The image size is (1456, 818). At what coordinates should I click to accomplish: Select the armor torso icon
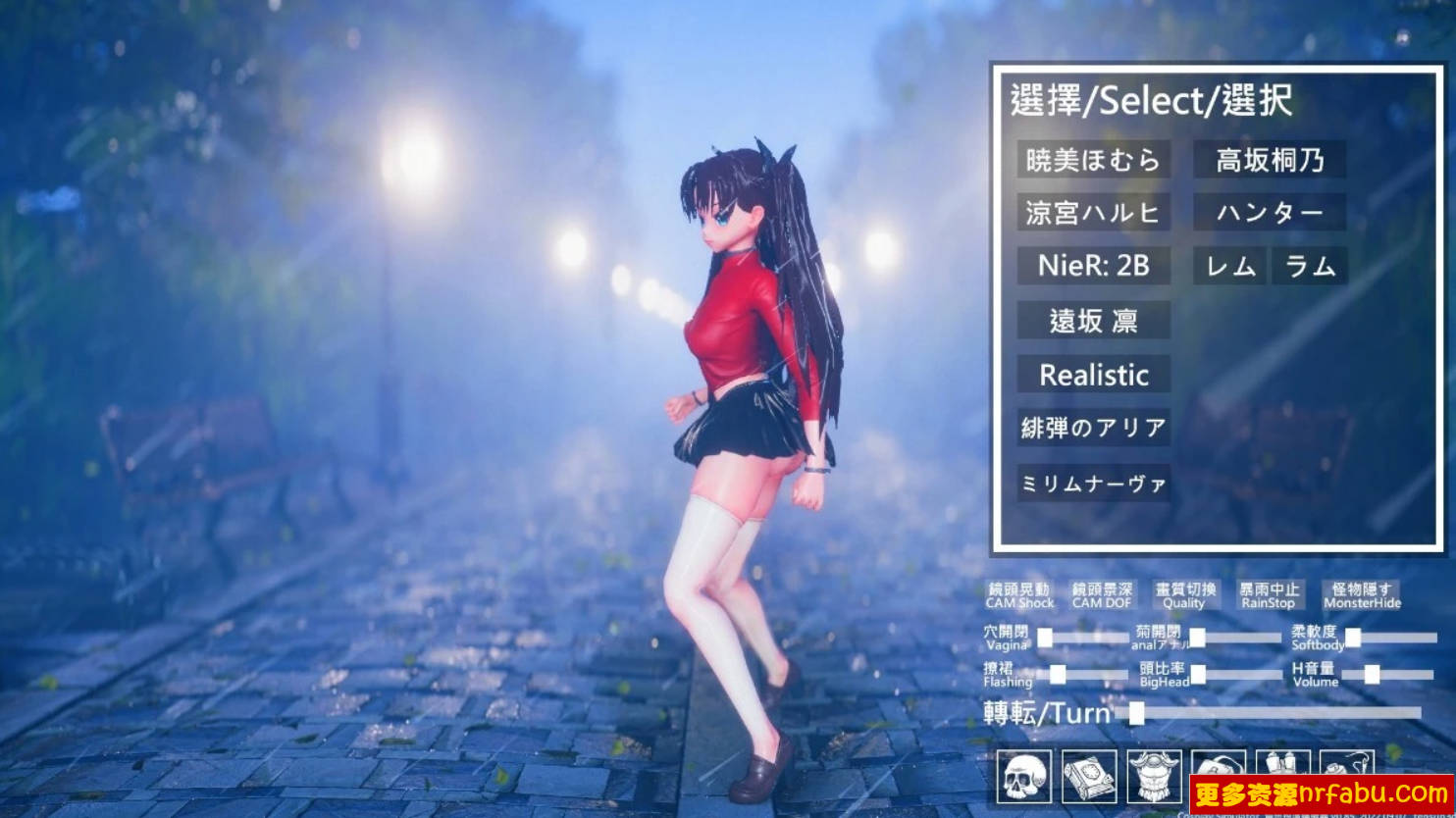1156,774
